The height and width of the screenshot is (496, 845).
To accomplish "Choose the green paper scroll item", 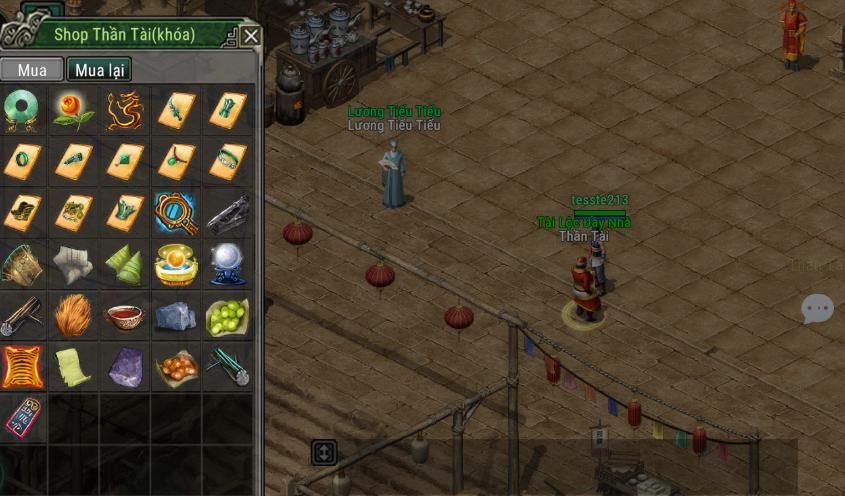I will (73, 368).
